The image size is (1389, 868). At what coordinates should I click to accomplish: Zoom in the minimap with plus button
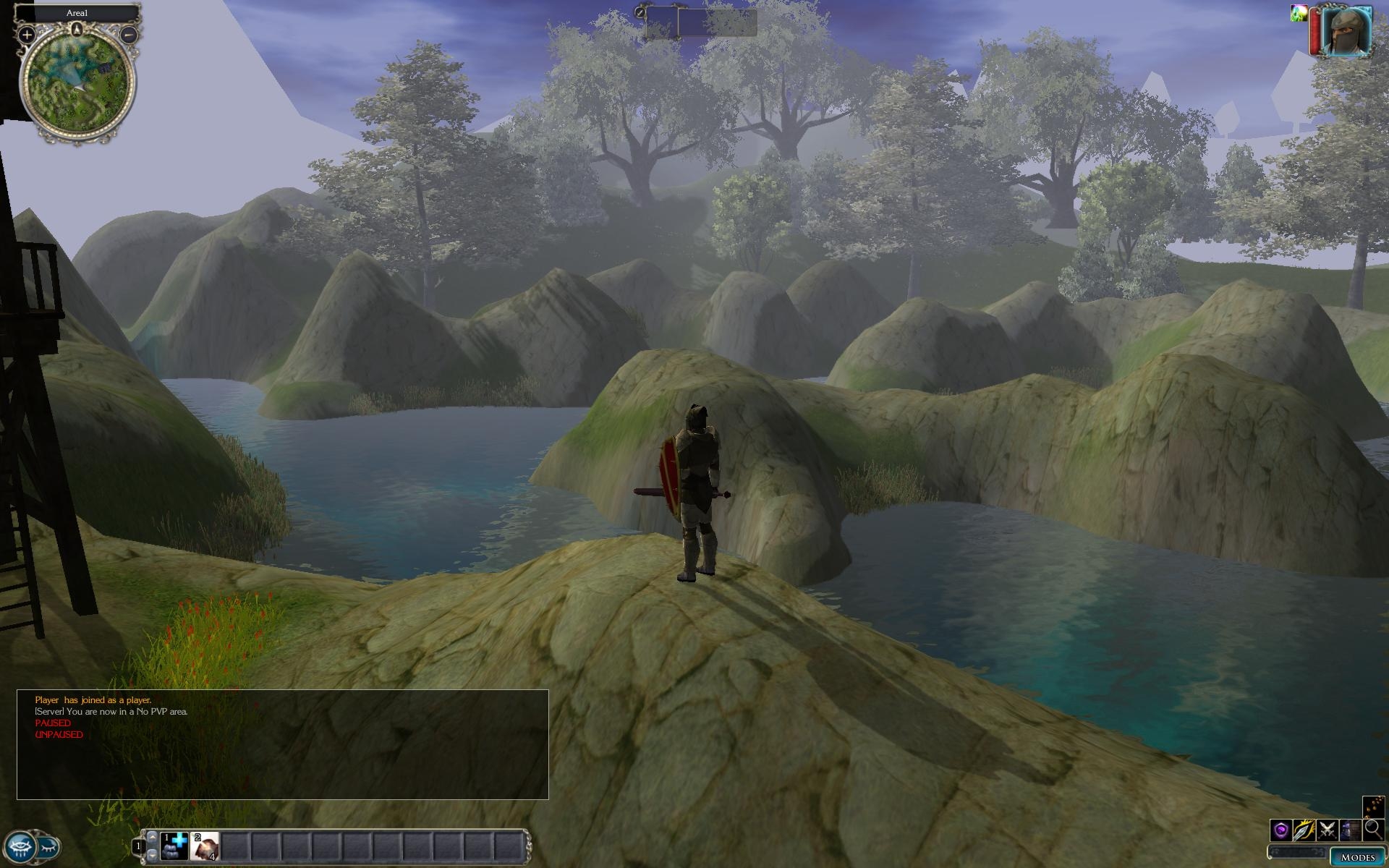pyautogui.click(x=27, y=34)
